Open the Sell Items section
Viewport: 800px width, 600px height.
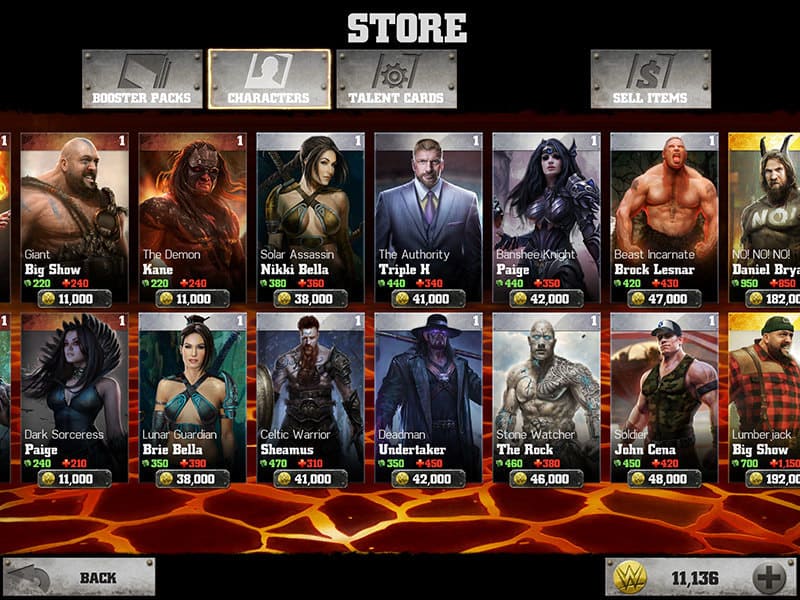[x=650, y=79]
